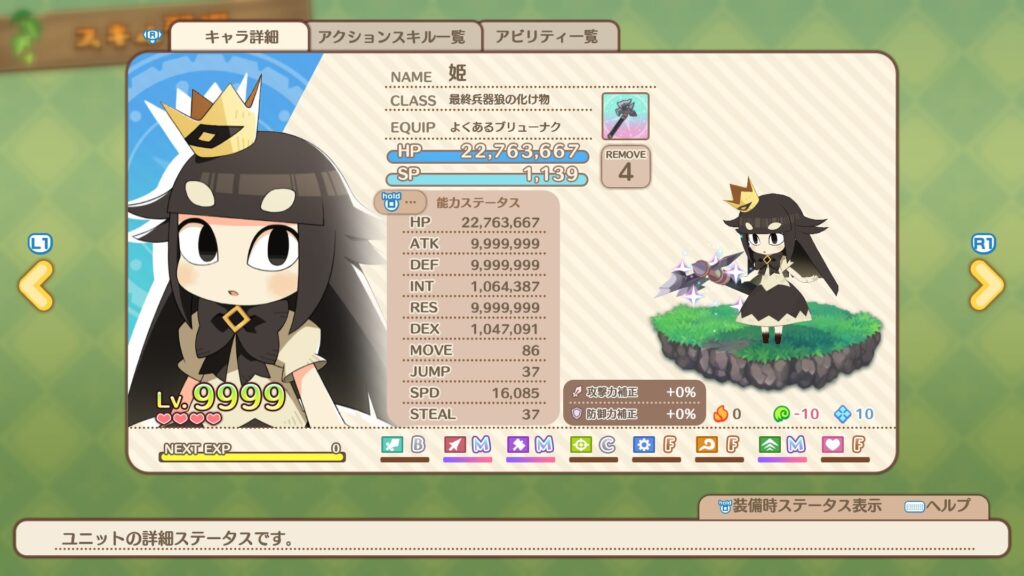Select the green chevrons mastery icon
Viewport: 1024px width, 576px height.
tap(770, 444)
